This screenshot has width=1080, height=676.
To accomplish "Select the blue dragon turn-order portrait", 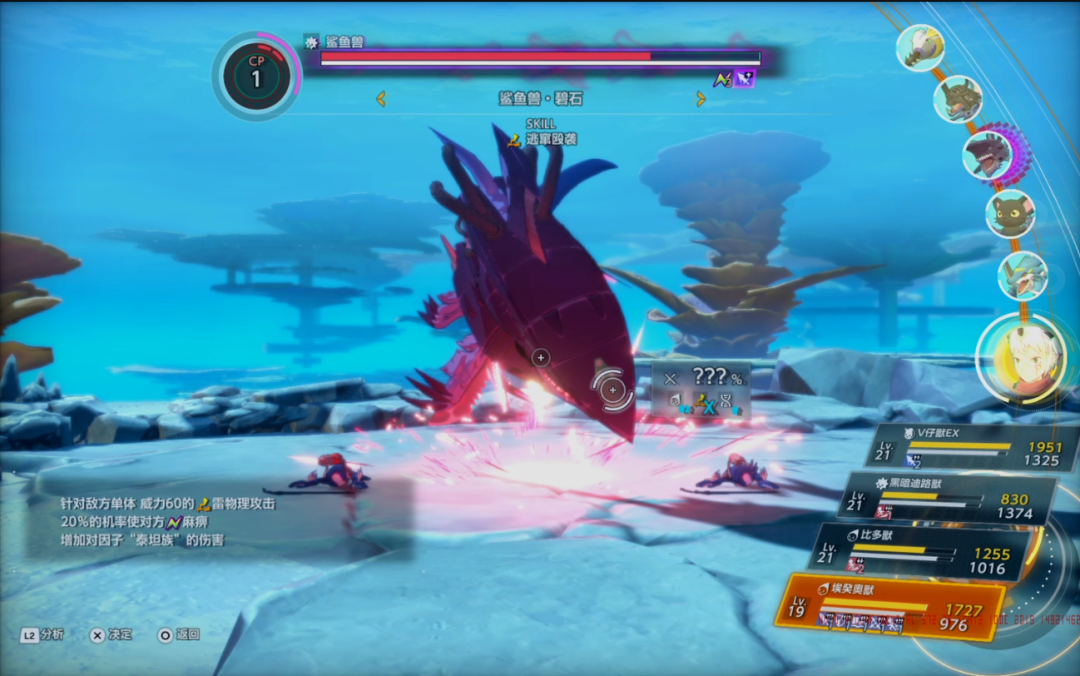I will tap(1022, 276).
